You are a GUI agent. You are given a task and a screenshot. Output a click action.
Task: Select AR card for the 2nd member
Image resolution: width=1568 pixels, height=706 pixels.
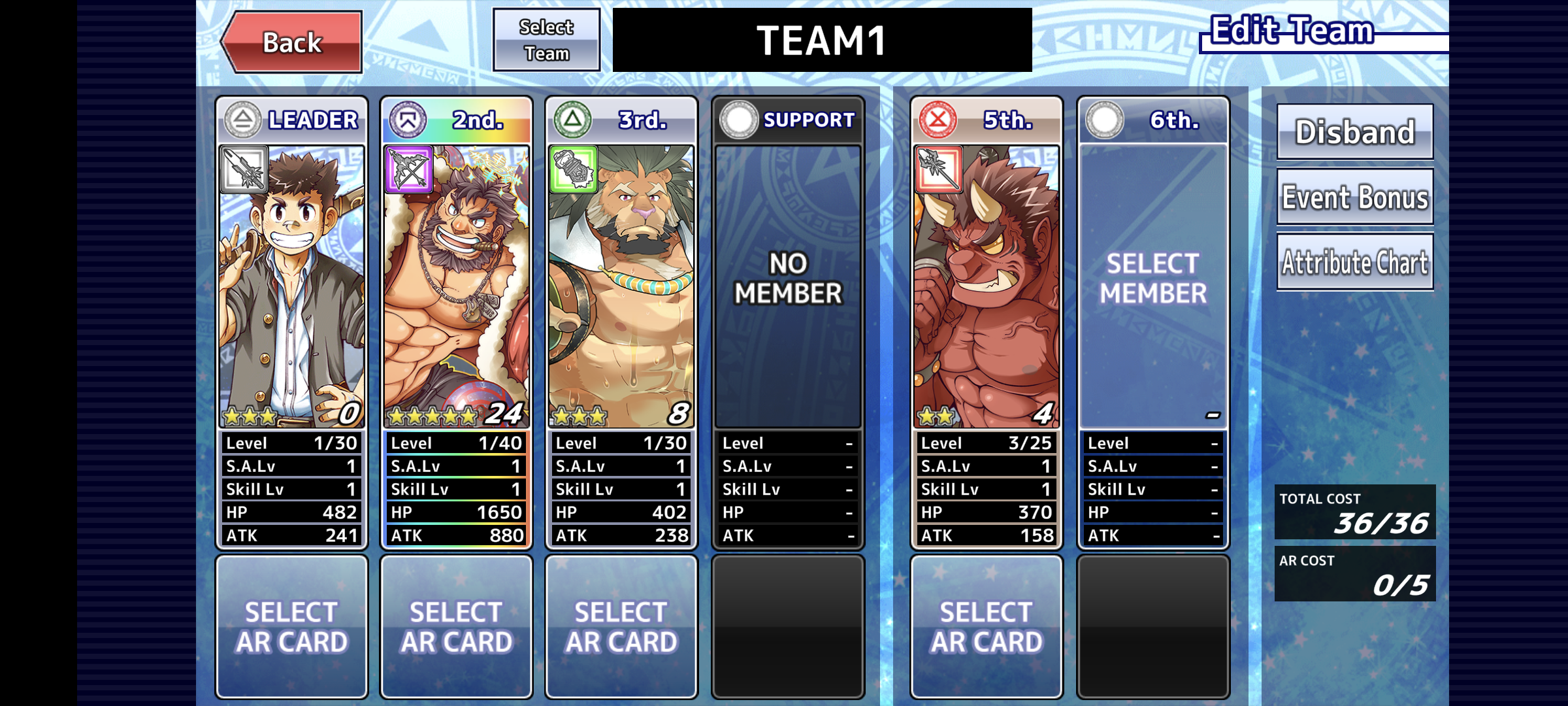(456, 627)
